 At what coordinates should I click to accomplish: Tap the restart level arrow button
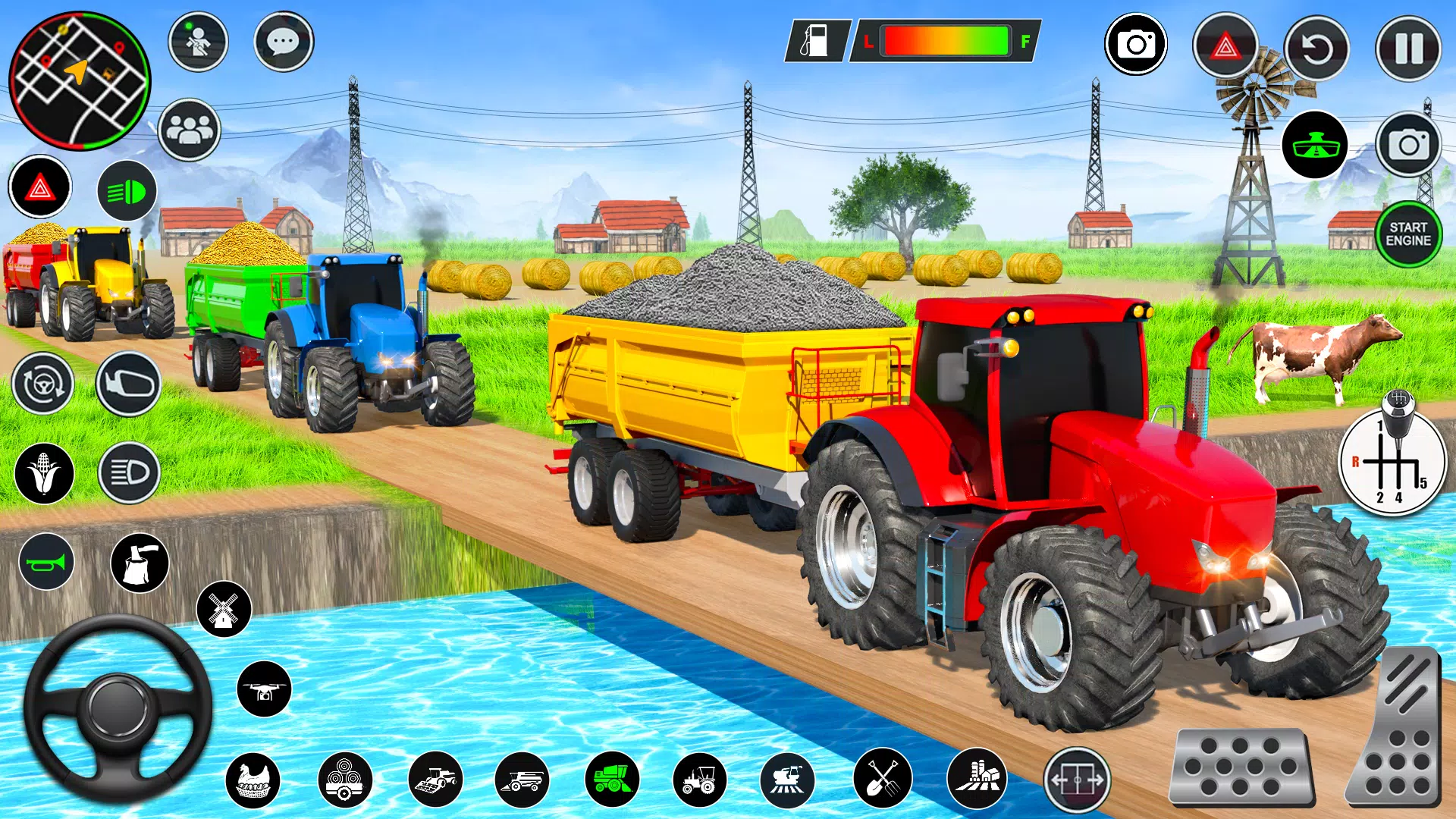pos(1316,47)
